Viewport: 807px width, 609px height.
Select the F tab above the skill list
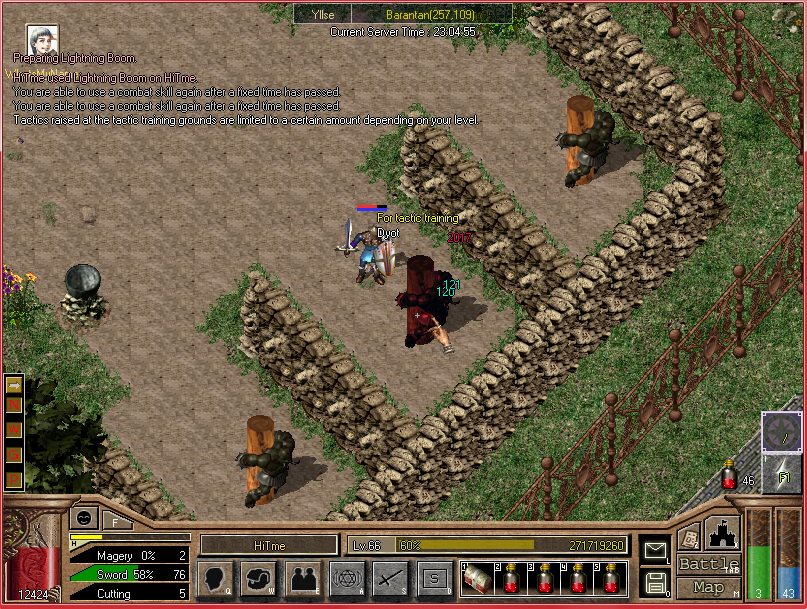click(116, 520)
